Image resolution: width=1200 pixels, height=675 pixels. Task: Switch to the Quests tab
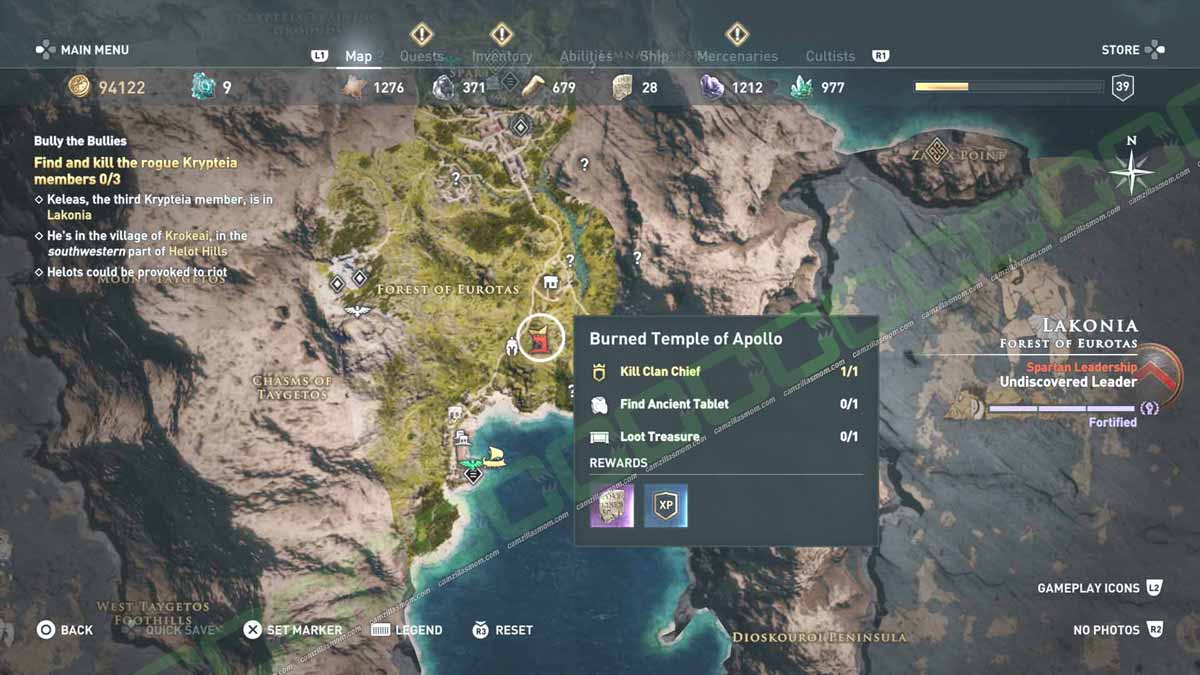coord(421,56)
